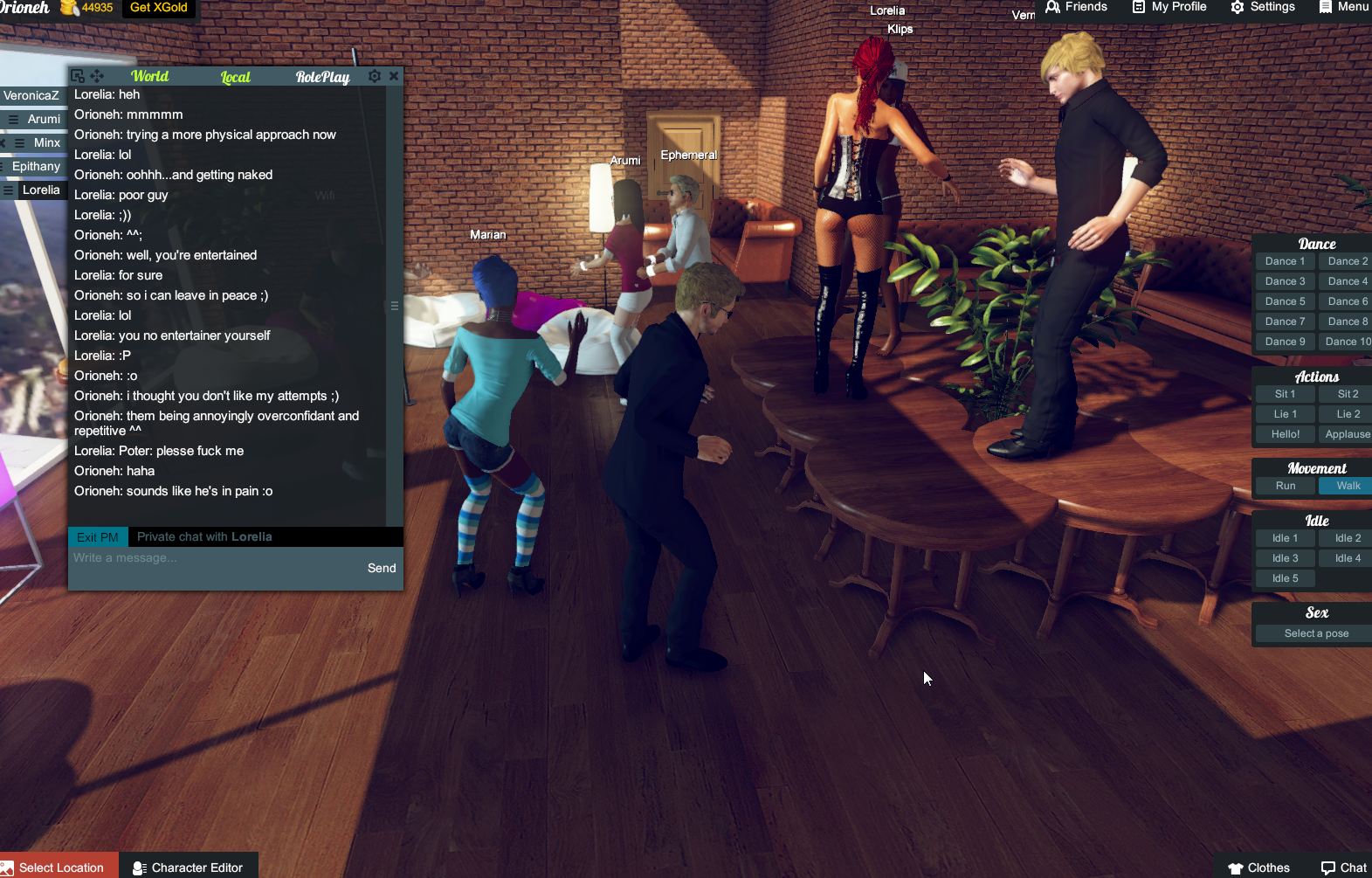Screen dimensions: 1372x878
Task: Open the Friends panel
Action: click(1076, 7)
